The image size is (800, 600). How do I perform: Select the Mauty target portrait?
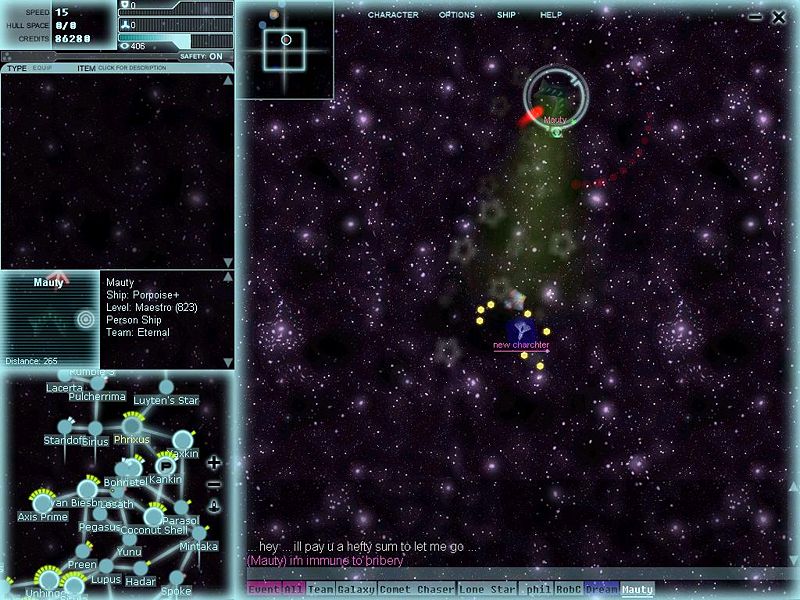pos(50,318)
